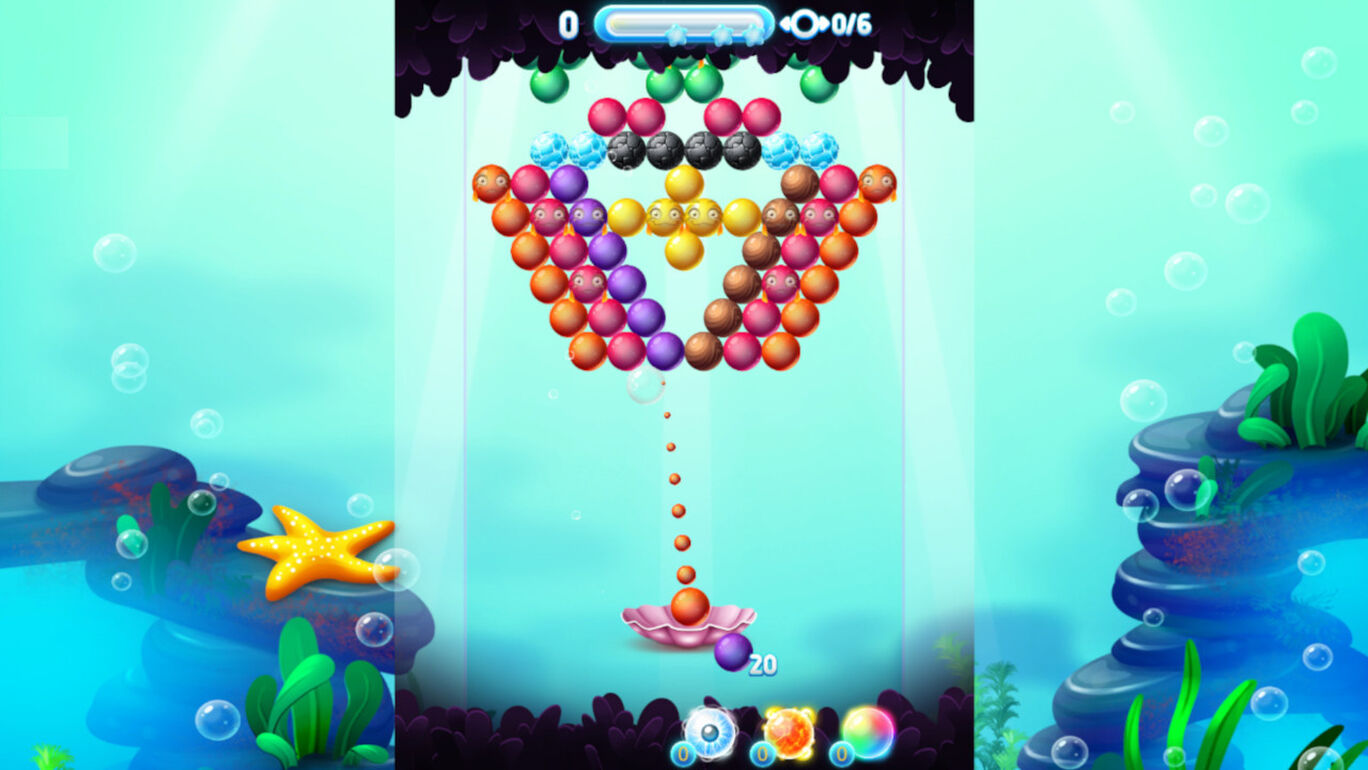The height and width of the screenshot is (770, 1368).
Task: Click the counter under the eyeball booster
Action: pos(683,753)
